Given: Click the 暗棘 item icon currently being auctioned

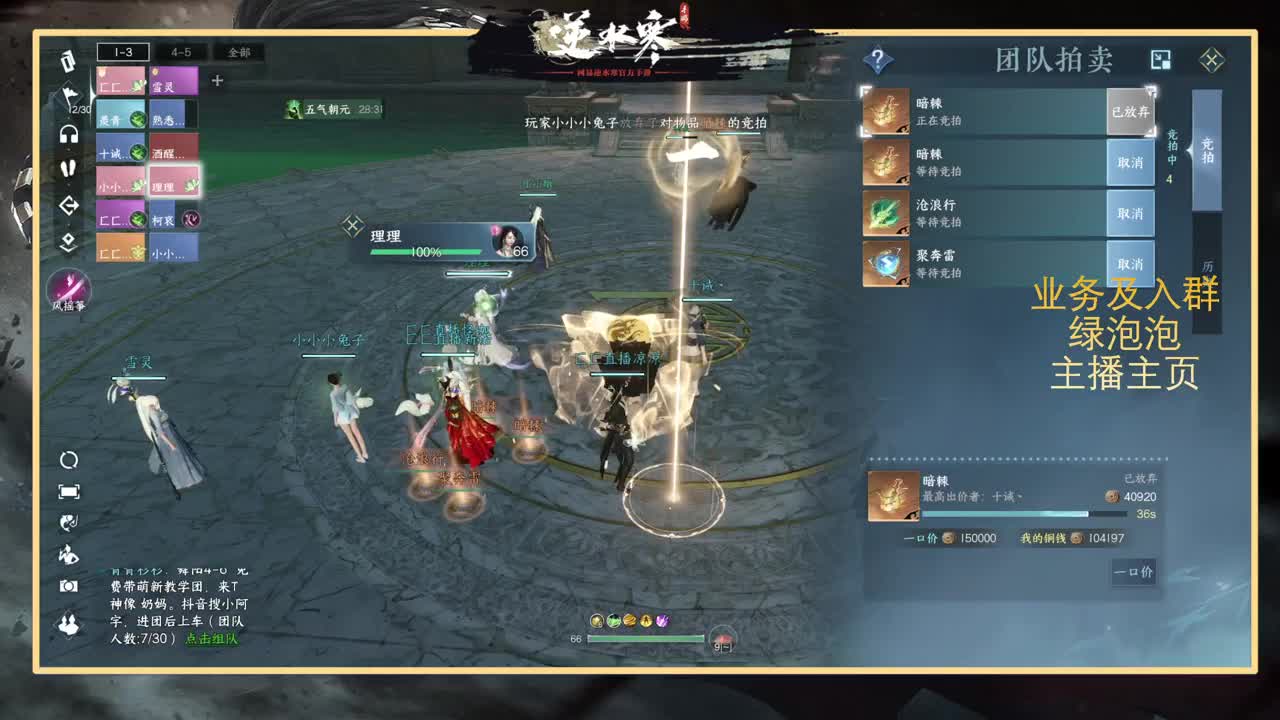Looking at the screenshot, I should pyautogui.click(x=886, y=112).
